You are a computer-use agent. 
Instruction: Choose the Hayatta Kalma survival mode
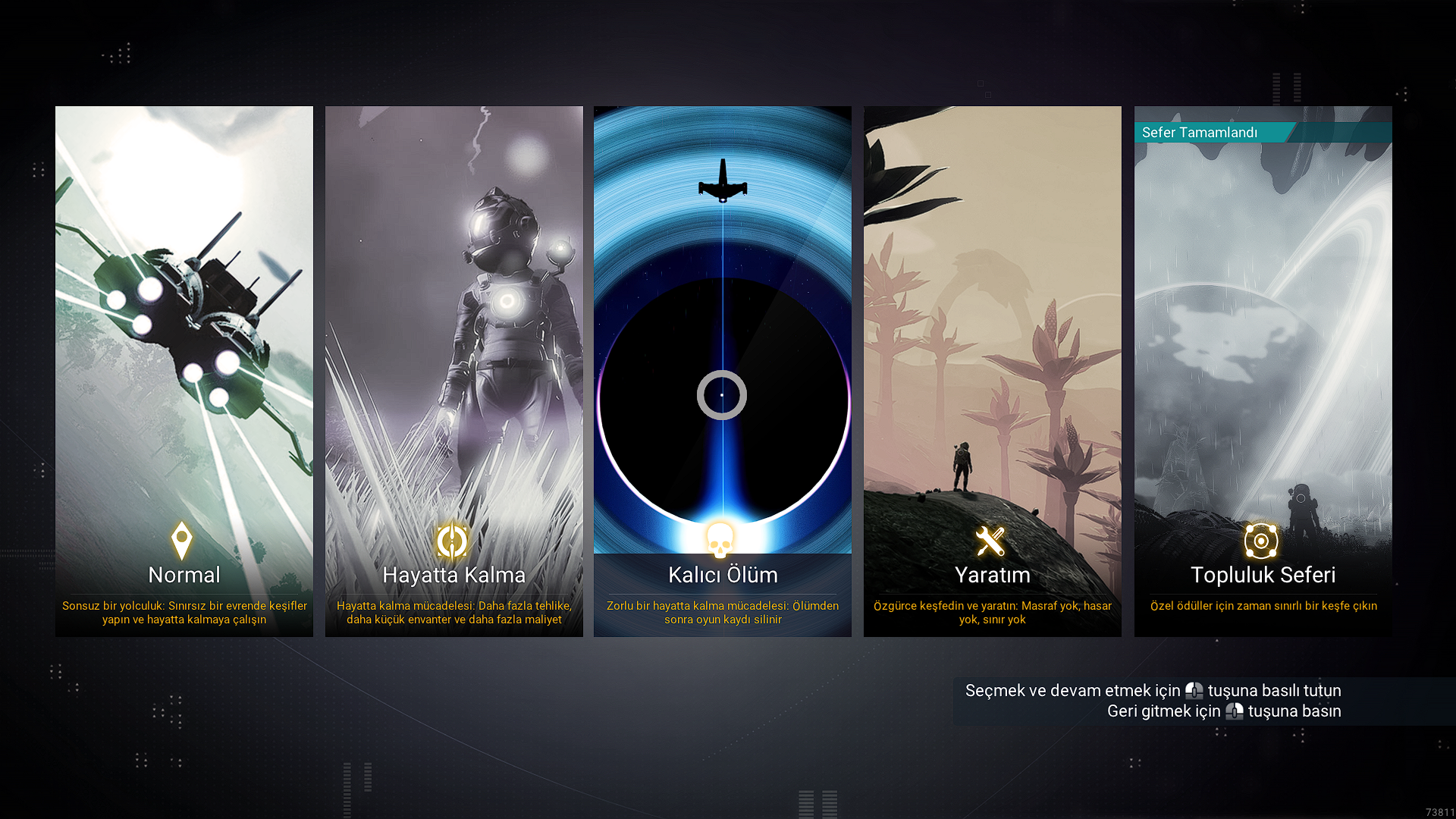click(454, 372)
